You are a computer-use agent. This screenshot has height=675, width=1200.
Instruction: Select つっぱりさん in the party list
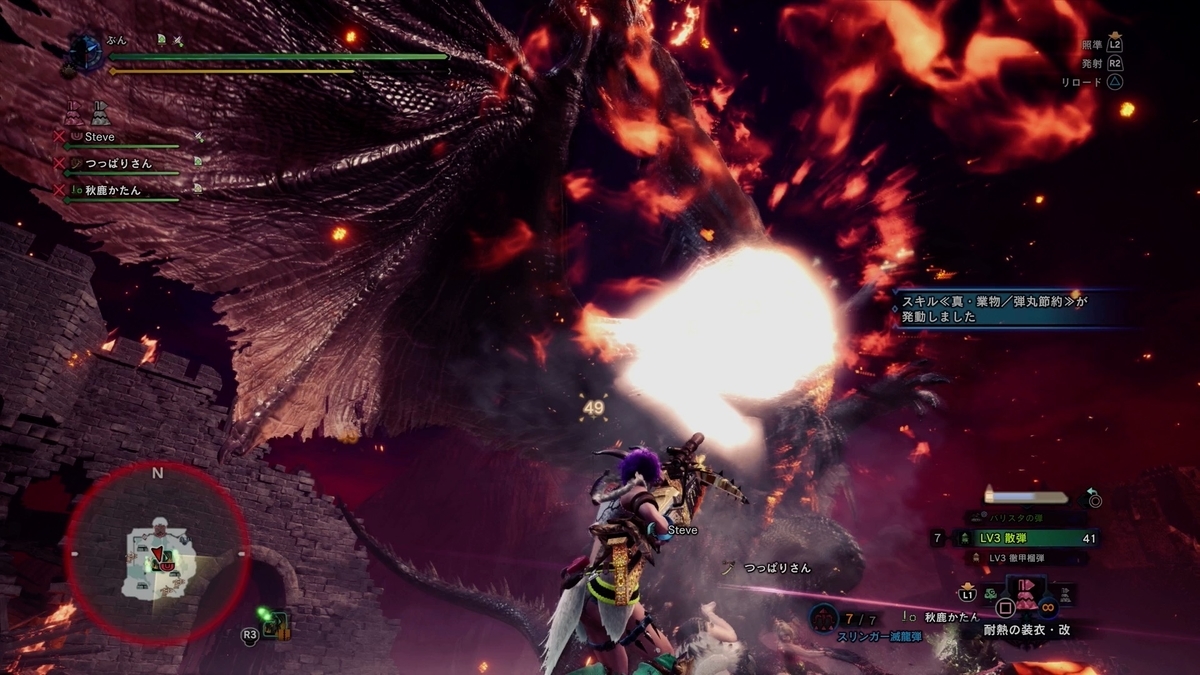(x=118, y=163)
